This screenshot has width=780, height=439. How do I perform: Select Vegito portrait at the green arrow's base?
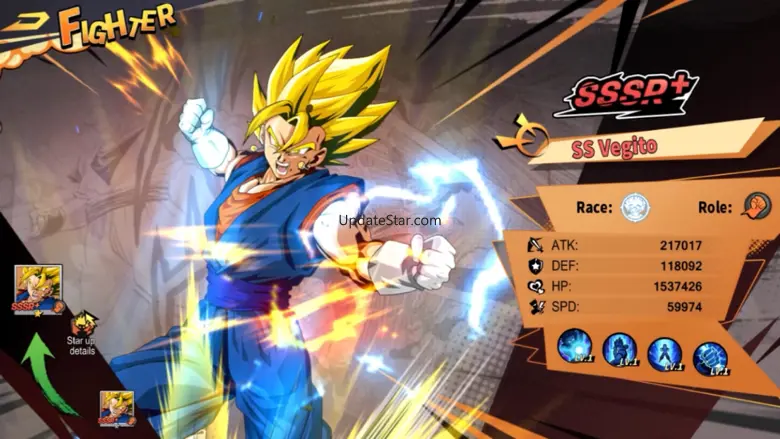[116, 408]
